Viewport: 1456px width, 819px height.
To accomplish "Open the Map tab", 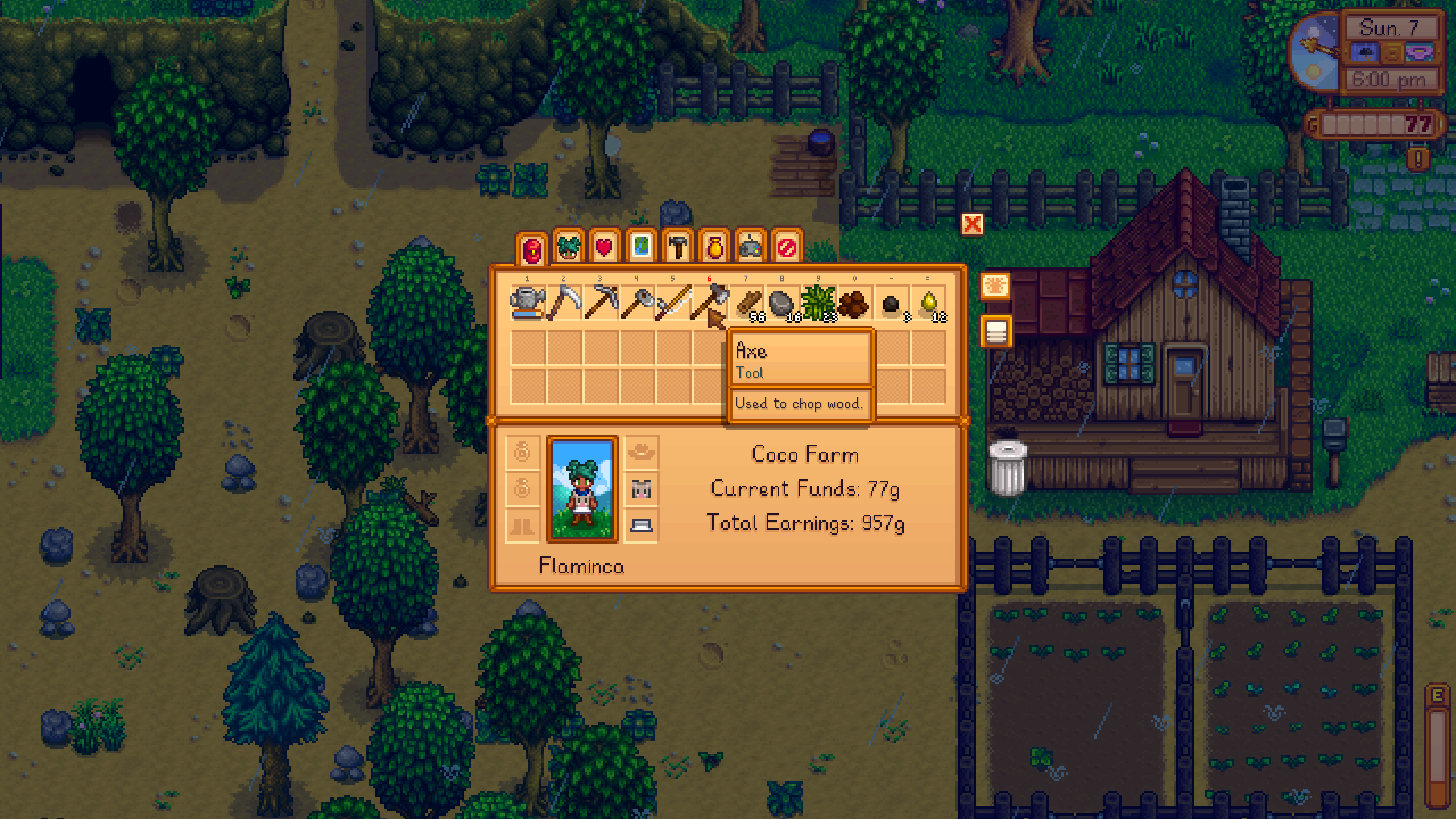I will pyautogui.click(x=641, y=248).
